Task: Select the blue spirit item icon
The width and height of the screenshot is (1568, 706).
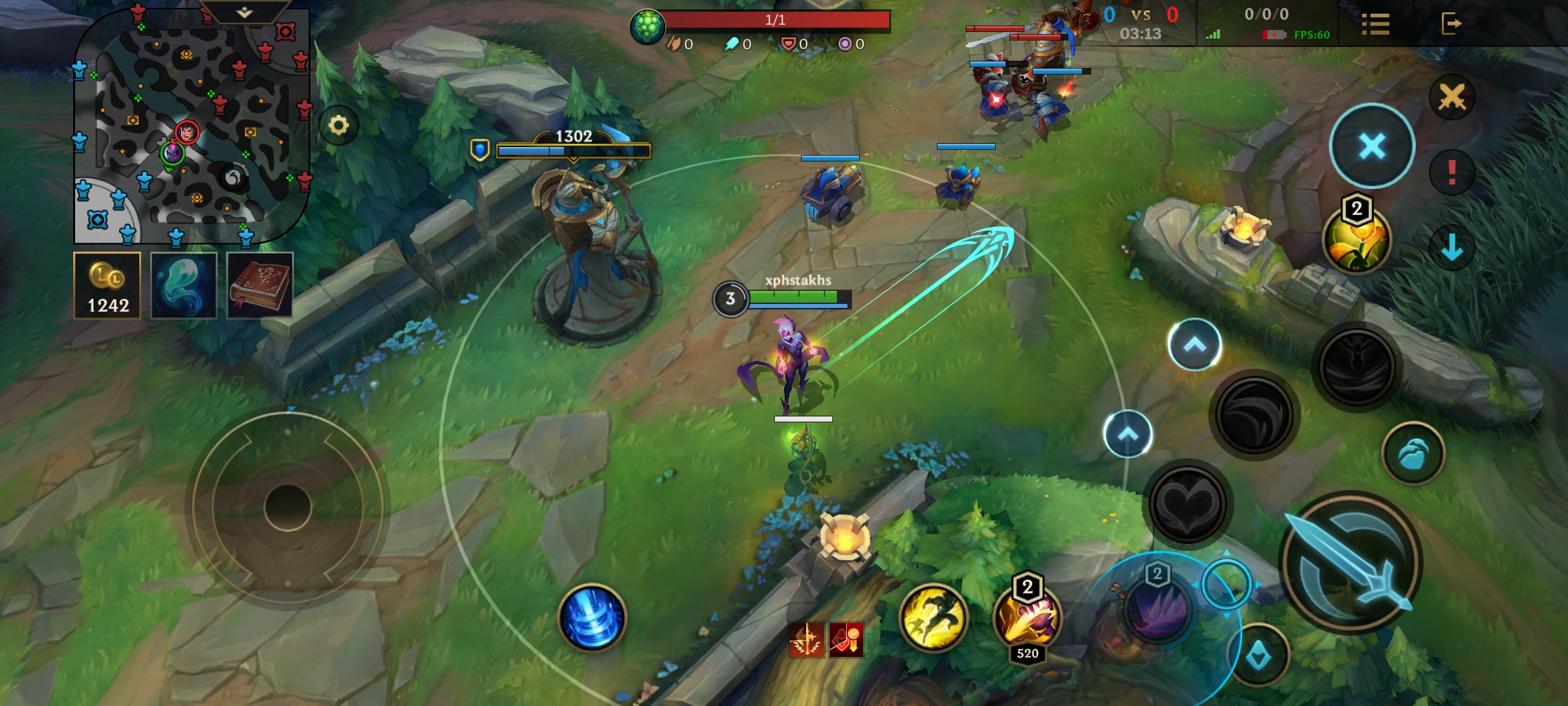Action: [x=184, y=286]
